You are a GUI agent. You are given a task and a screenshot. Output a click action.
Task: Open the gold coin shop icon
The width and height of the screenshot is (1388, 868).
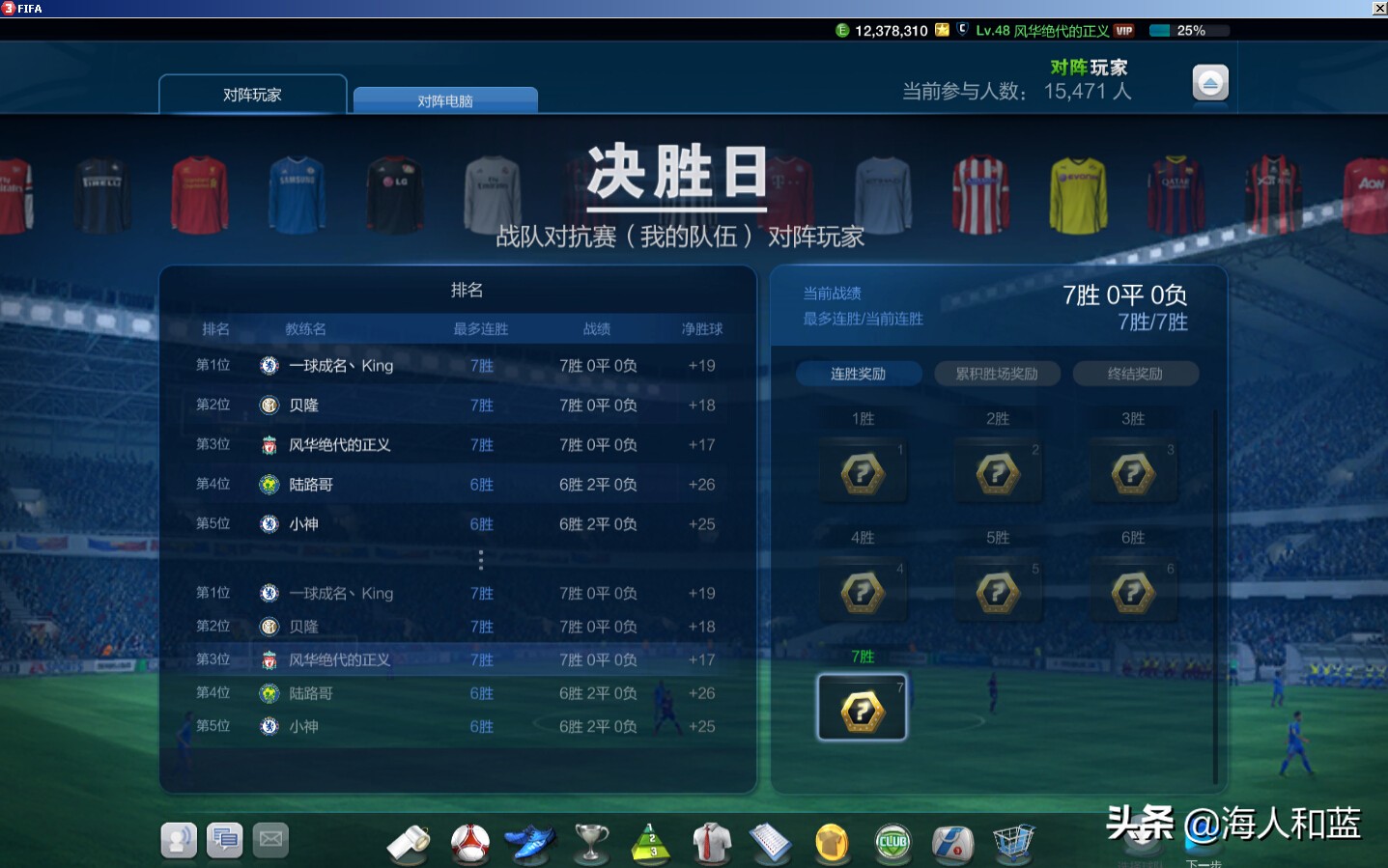click(833, 840)
